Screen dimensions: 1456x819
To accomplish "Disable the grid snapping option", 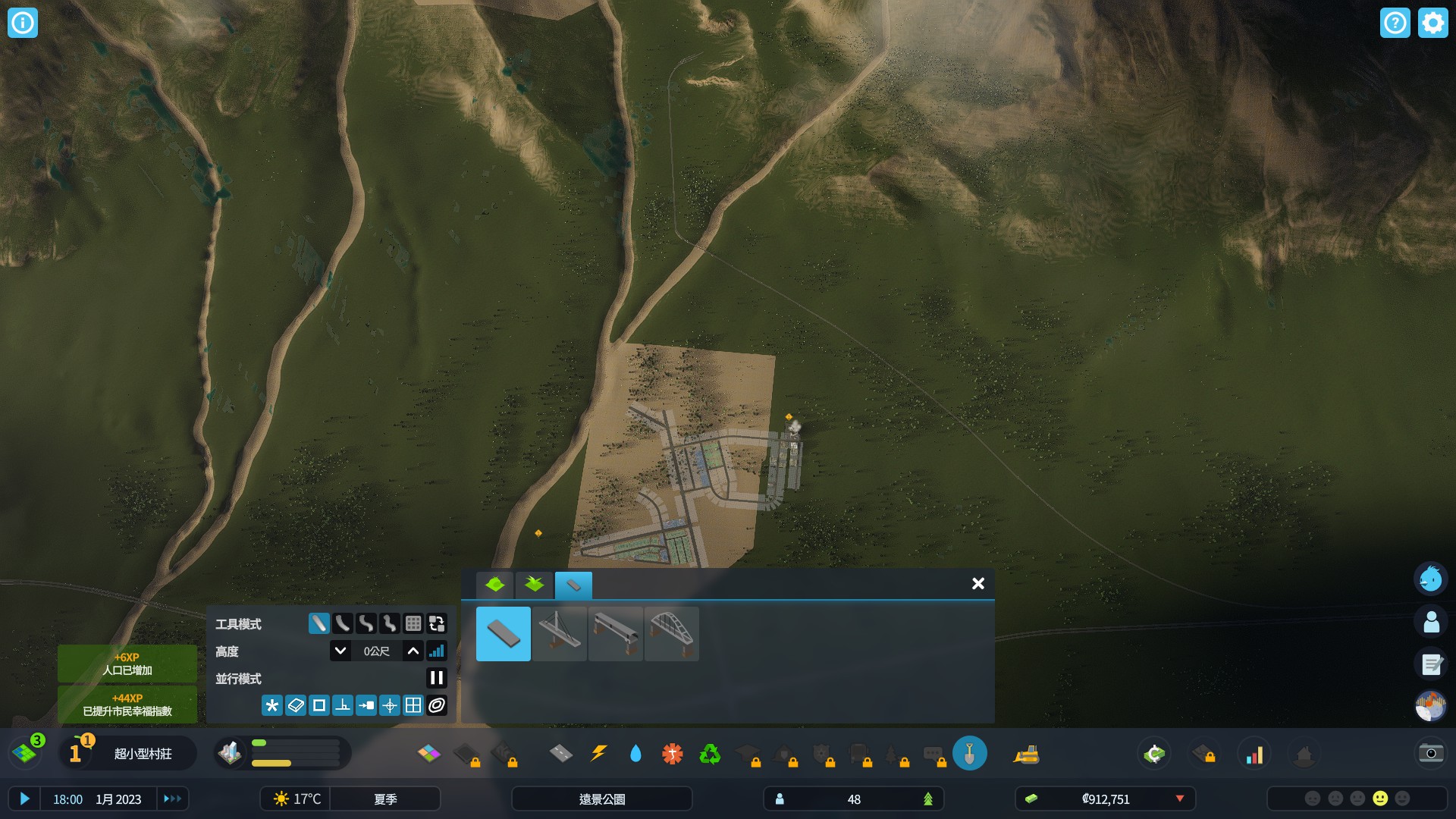I will pos(413,705).
